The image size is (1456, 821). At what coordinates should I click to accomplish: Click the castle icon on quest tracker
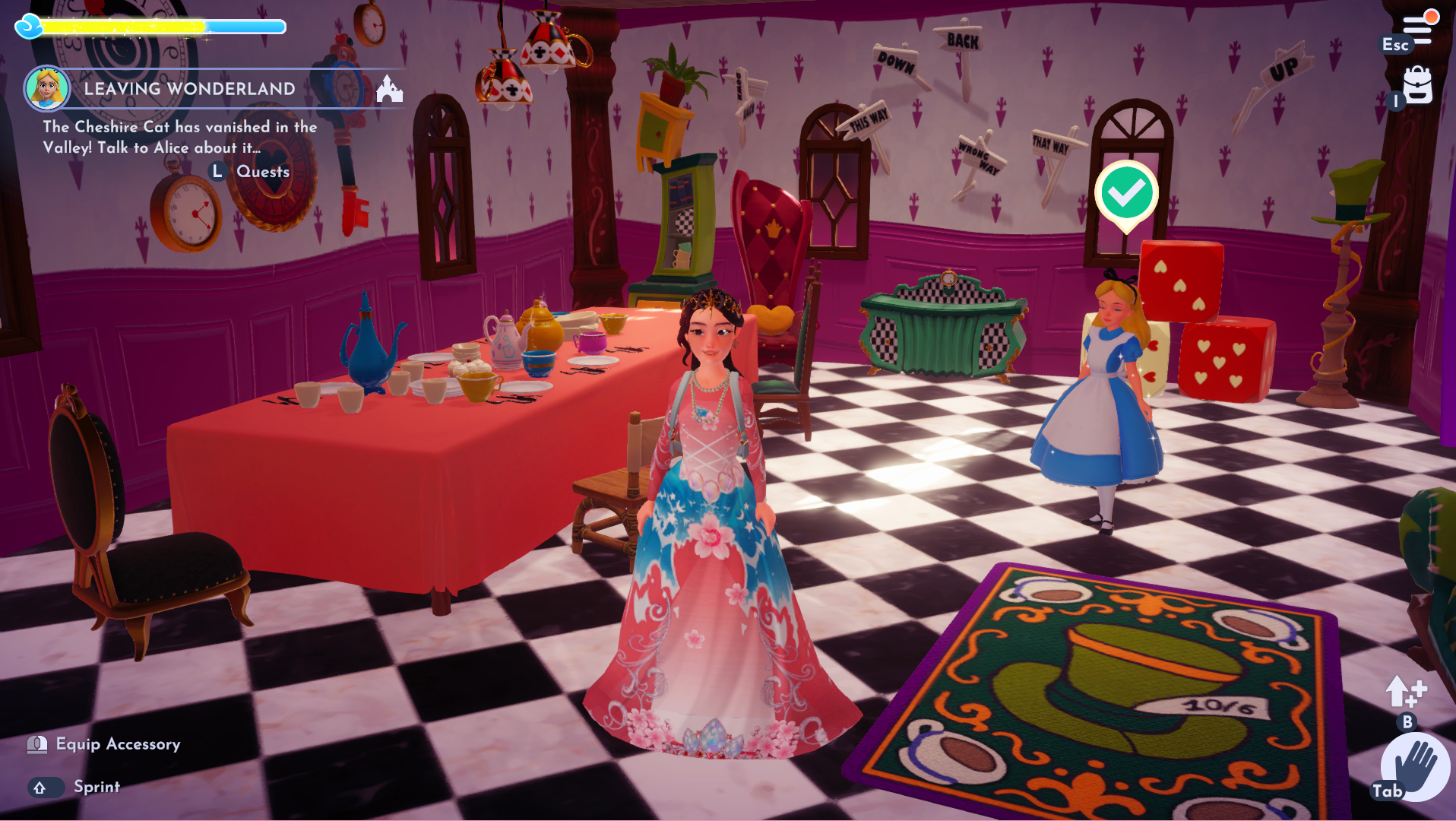pos(389,89)
